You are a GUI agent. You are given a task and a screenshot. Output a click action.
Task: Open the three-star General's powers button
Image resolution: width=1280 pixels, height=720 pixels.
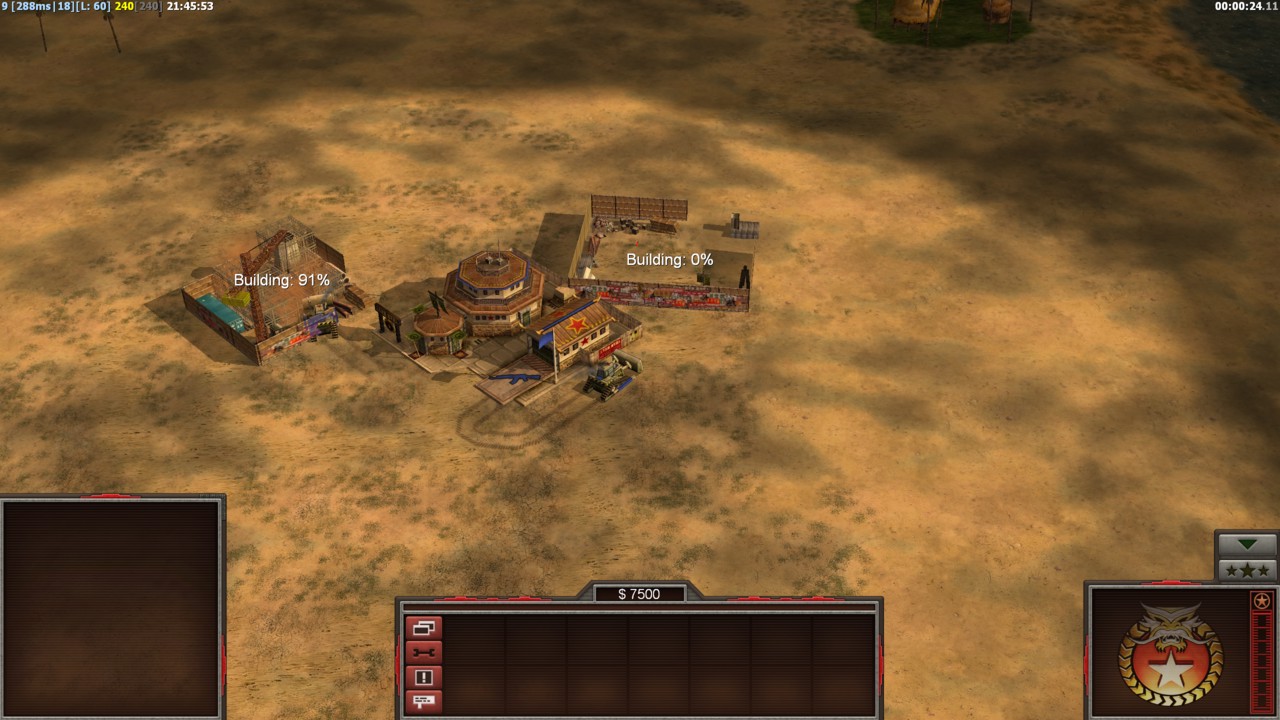pyautogui.click(x=1247, y=570)
